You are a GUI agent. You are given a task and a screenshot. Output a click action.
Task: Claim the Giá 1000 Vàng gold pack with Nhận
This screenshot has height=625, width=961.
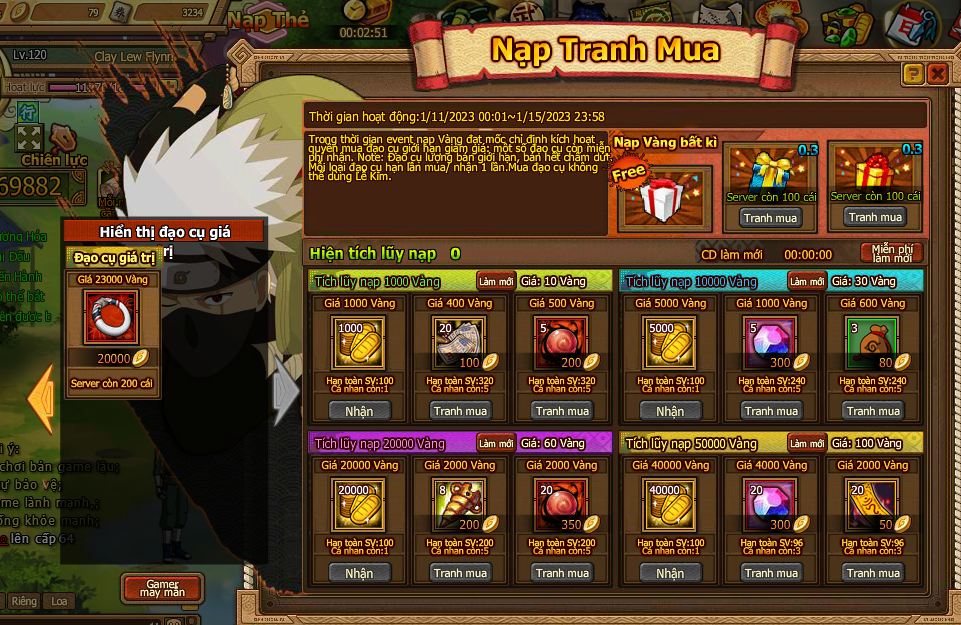click(x=359, y=411)
